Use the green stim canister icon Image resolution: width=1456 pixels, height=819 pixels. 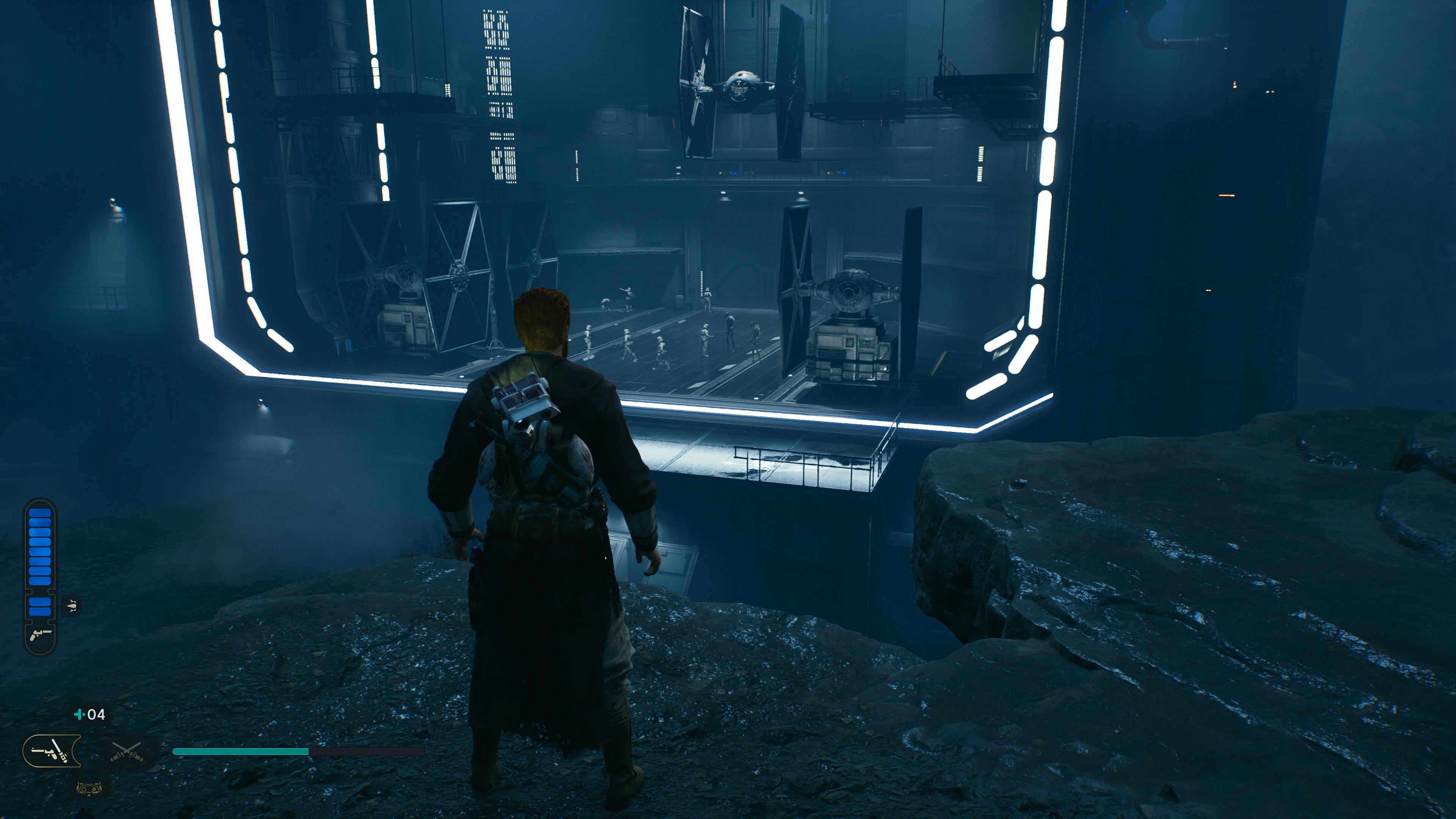[80, 714]
